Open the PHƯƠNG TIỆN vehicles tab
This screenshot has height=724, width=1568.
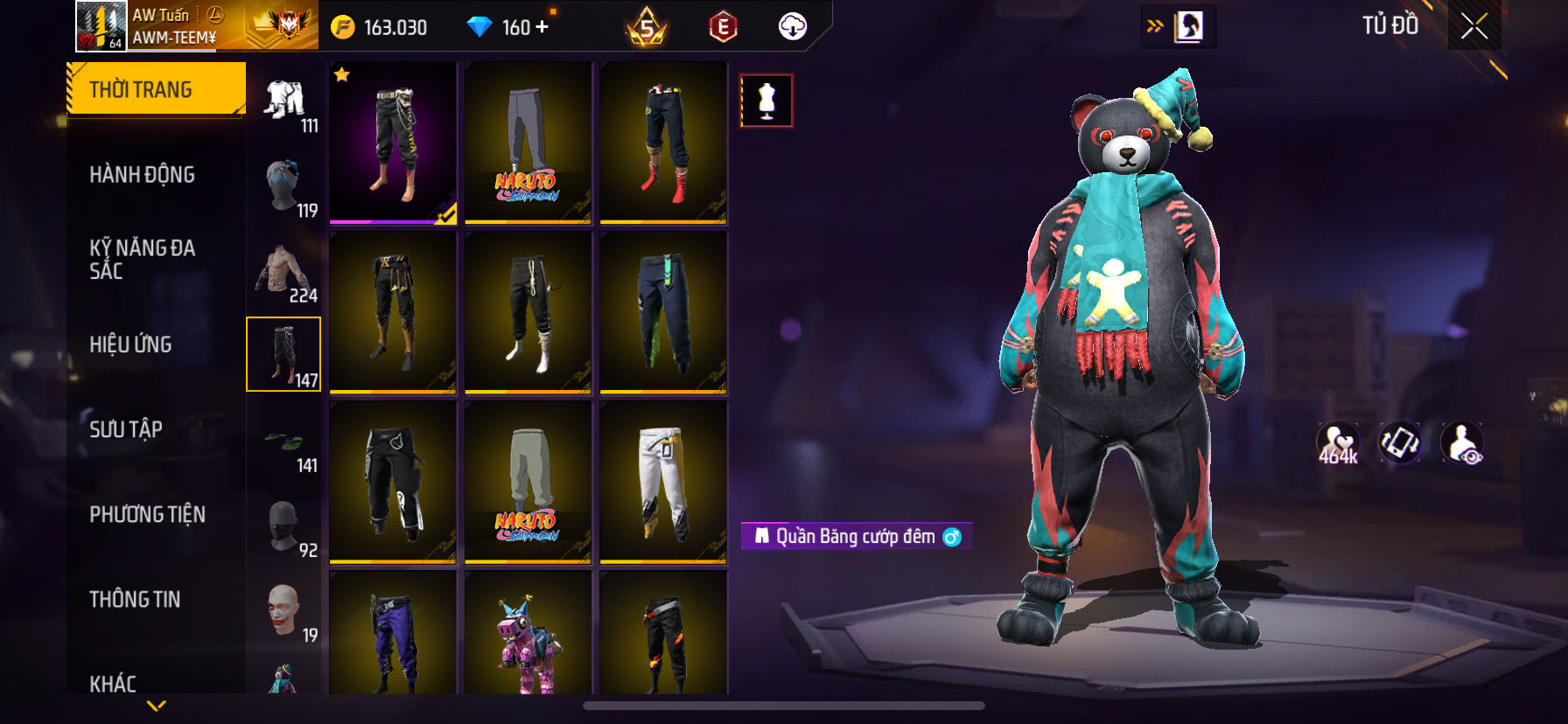pyautogui.click(x=147, y=514)
